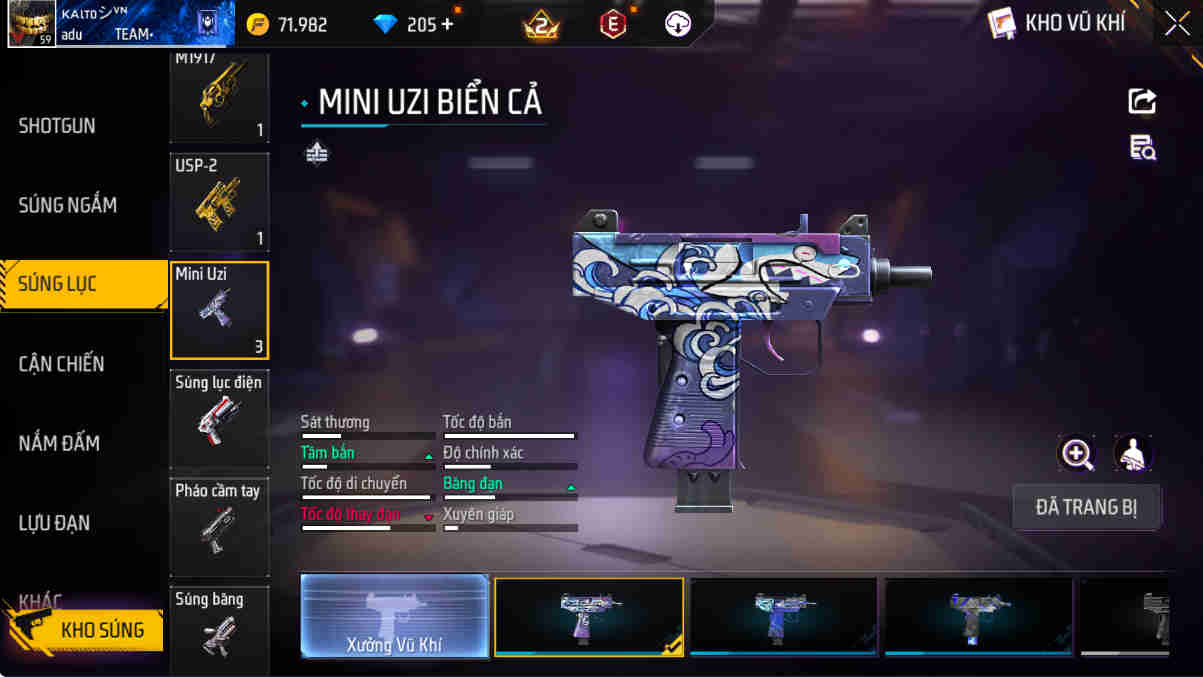1203x677 pixels.
Task: Click the cloud download icon
Action: click(x=678, y=24)
